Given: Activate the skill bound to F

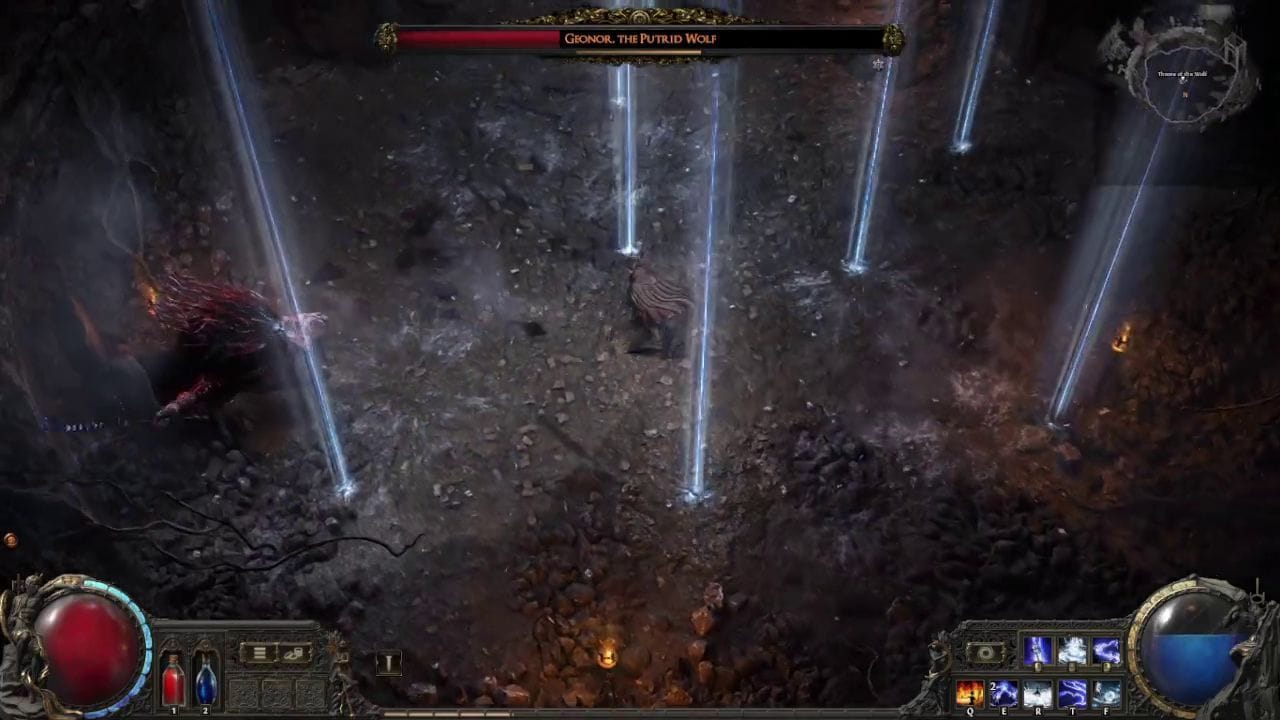Looking at the screenshot, I should pos(1106,692).
